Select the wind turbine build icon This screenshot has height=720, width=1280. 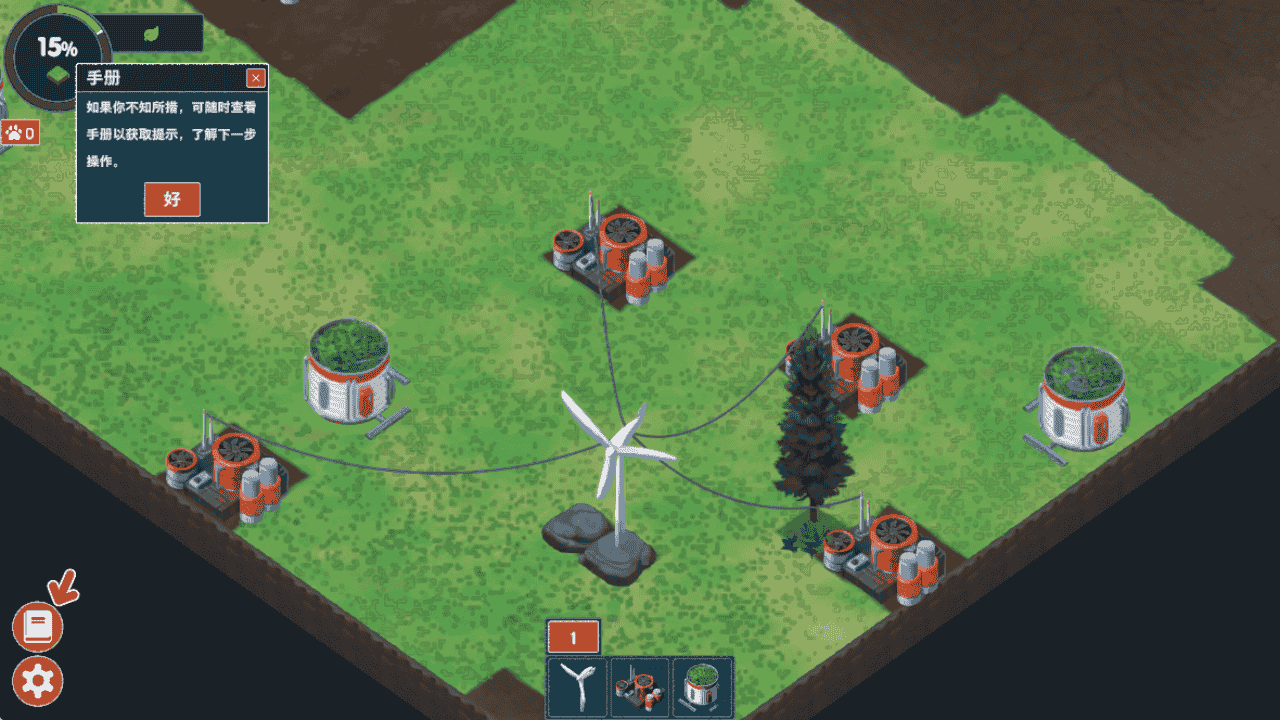point(575,687)
